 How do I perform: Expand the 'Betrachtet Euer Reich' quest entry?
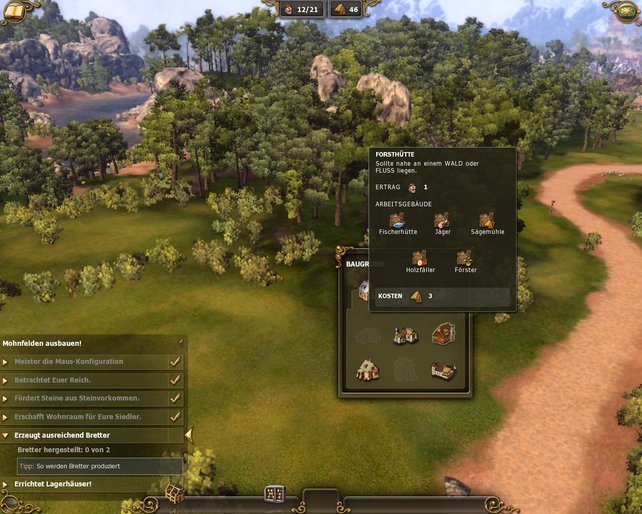tap(6, 380)
